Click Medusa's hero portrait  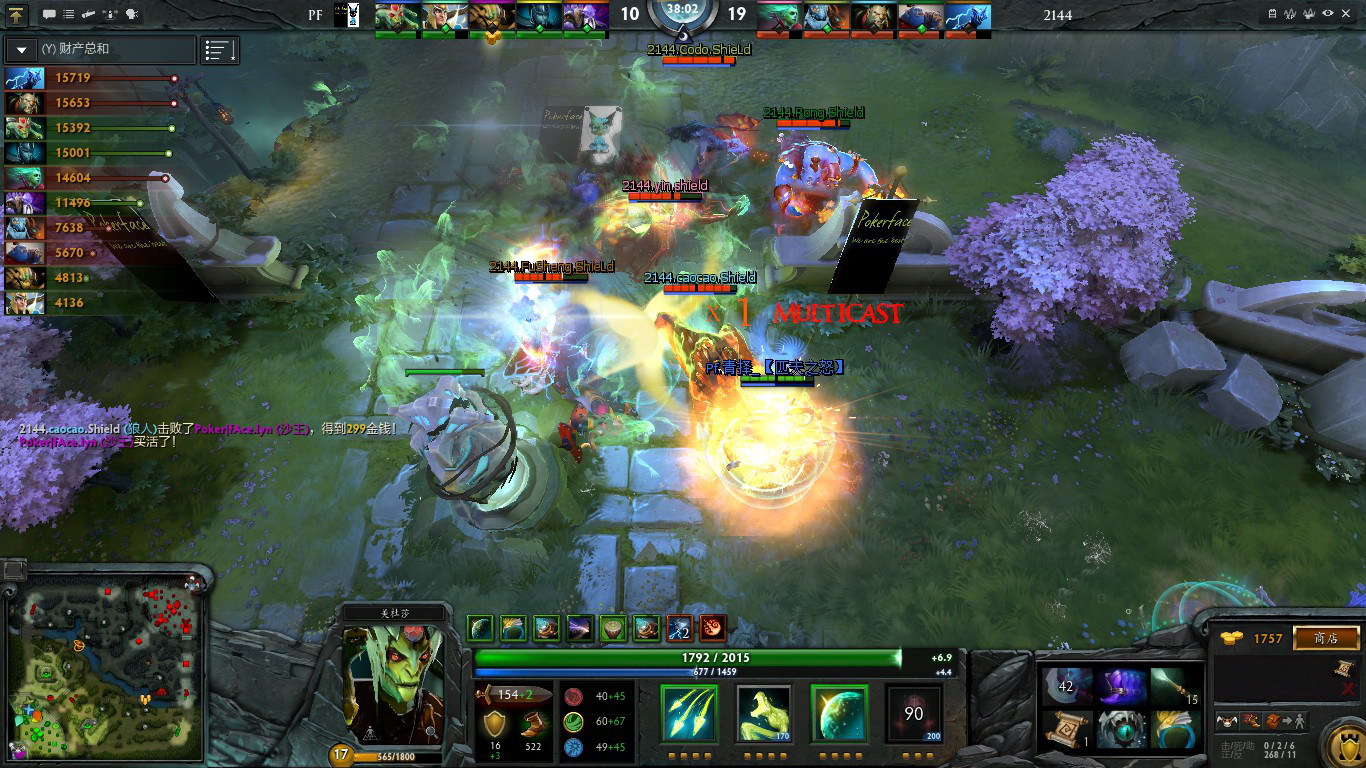point(392,685)
